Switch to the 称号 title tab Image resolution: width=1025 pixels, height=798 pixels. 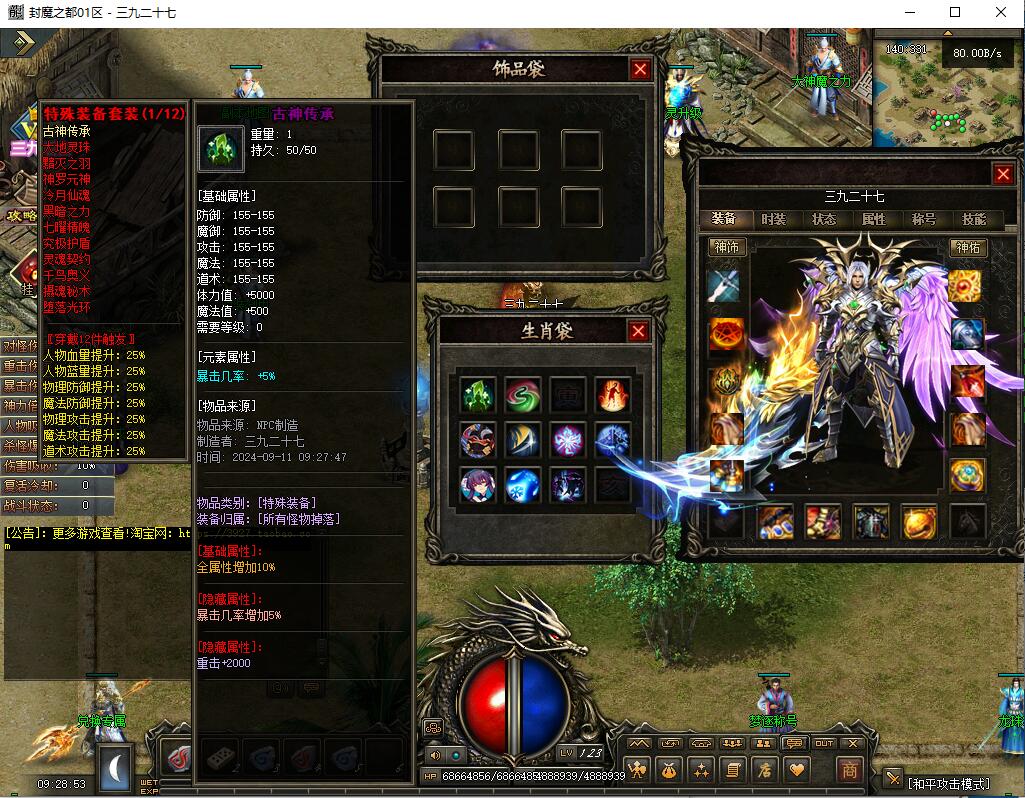click(x=923, y=219)
